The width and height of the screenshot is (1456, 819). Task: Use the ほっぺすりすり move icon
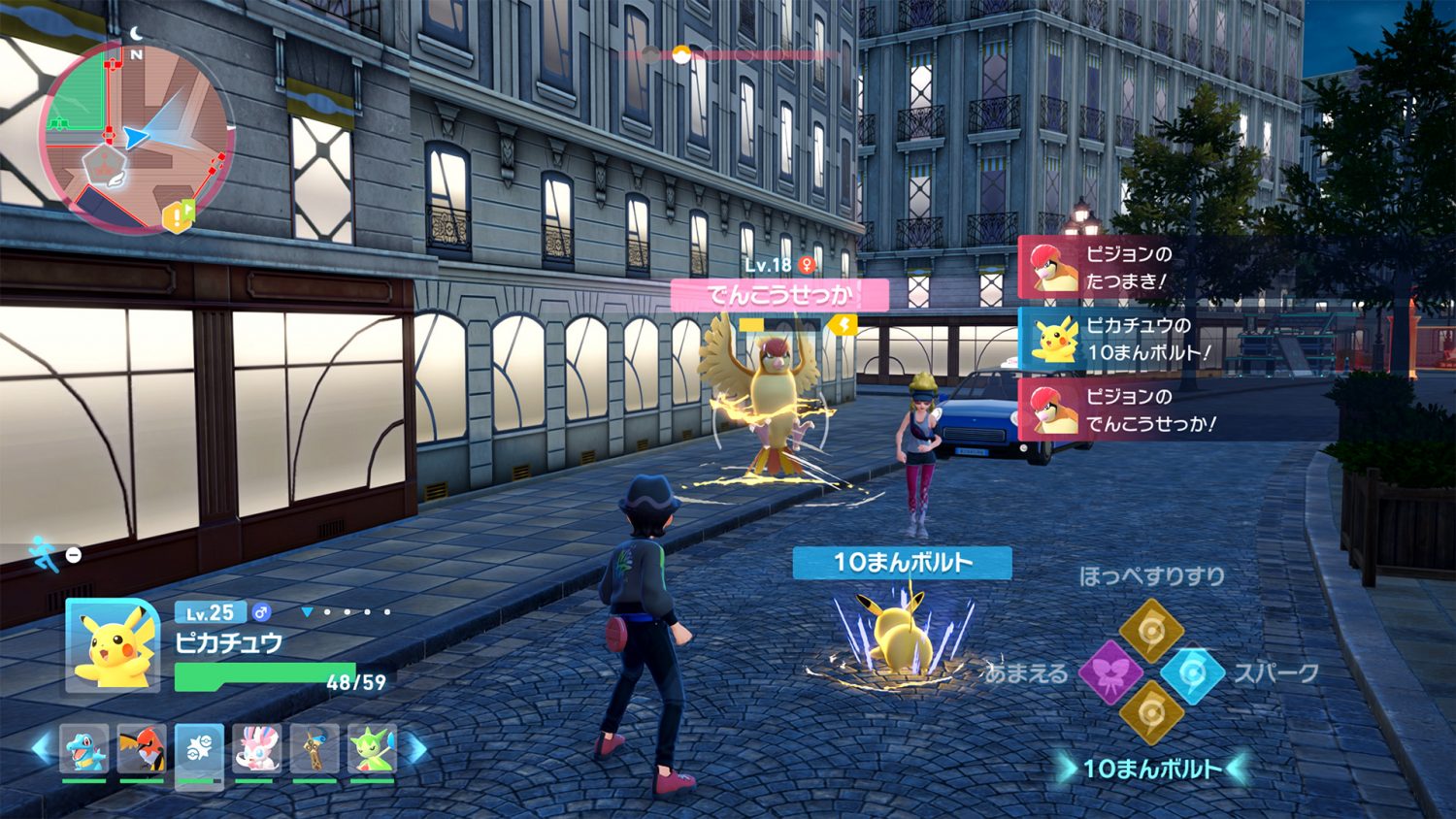coord(1150,631)
